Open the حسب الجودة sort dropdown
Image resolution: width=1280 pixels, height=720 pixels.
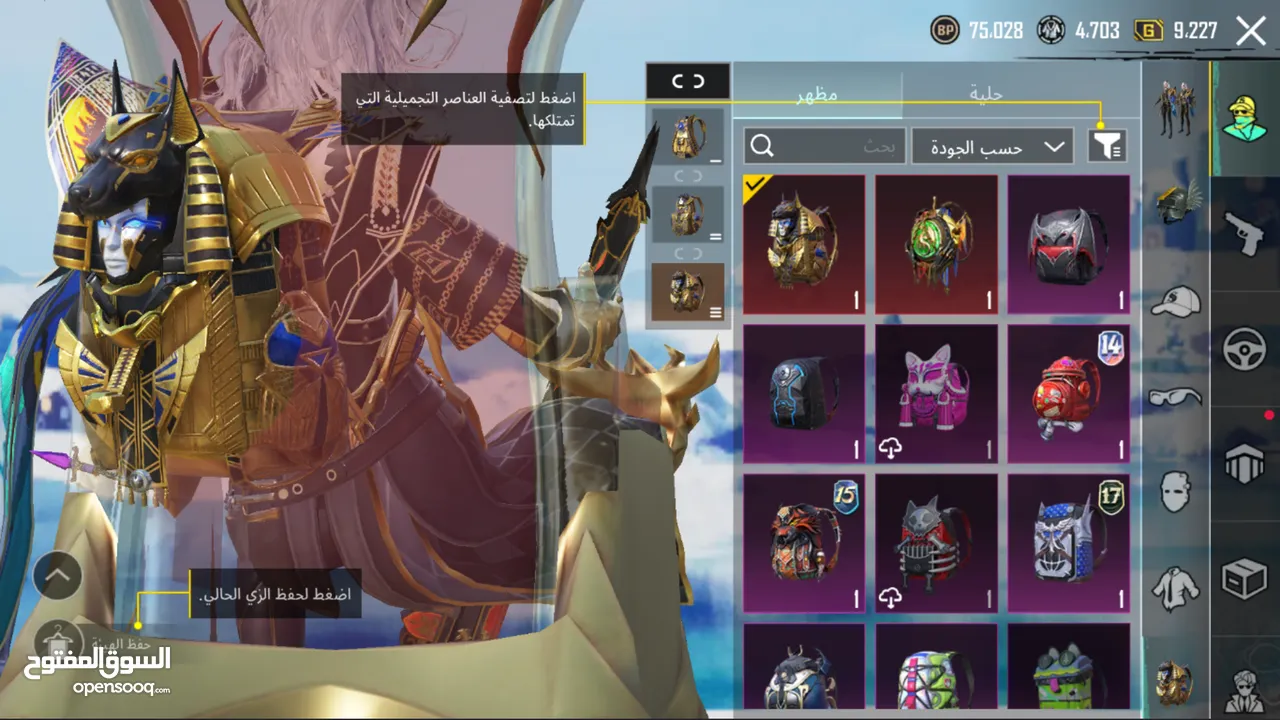pos(992,147)
